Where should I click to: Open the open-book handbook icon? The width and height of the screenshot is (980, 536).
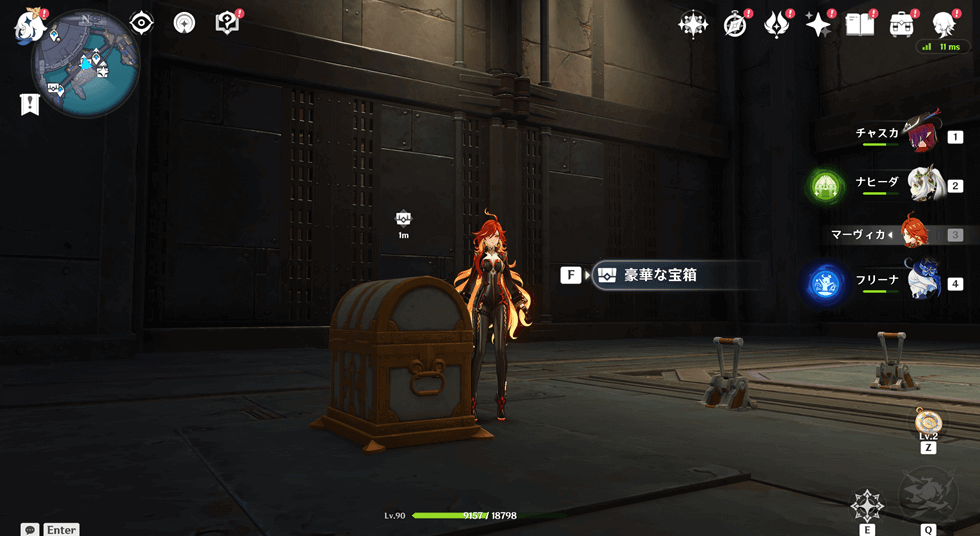[860, 25]
